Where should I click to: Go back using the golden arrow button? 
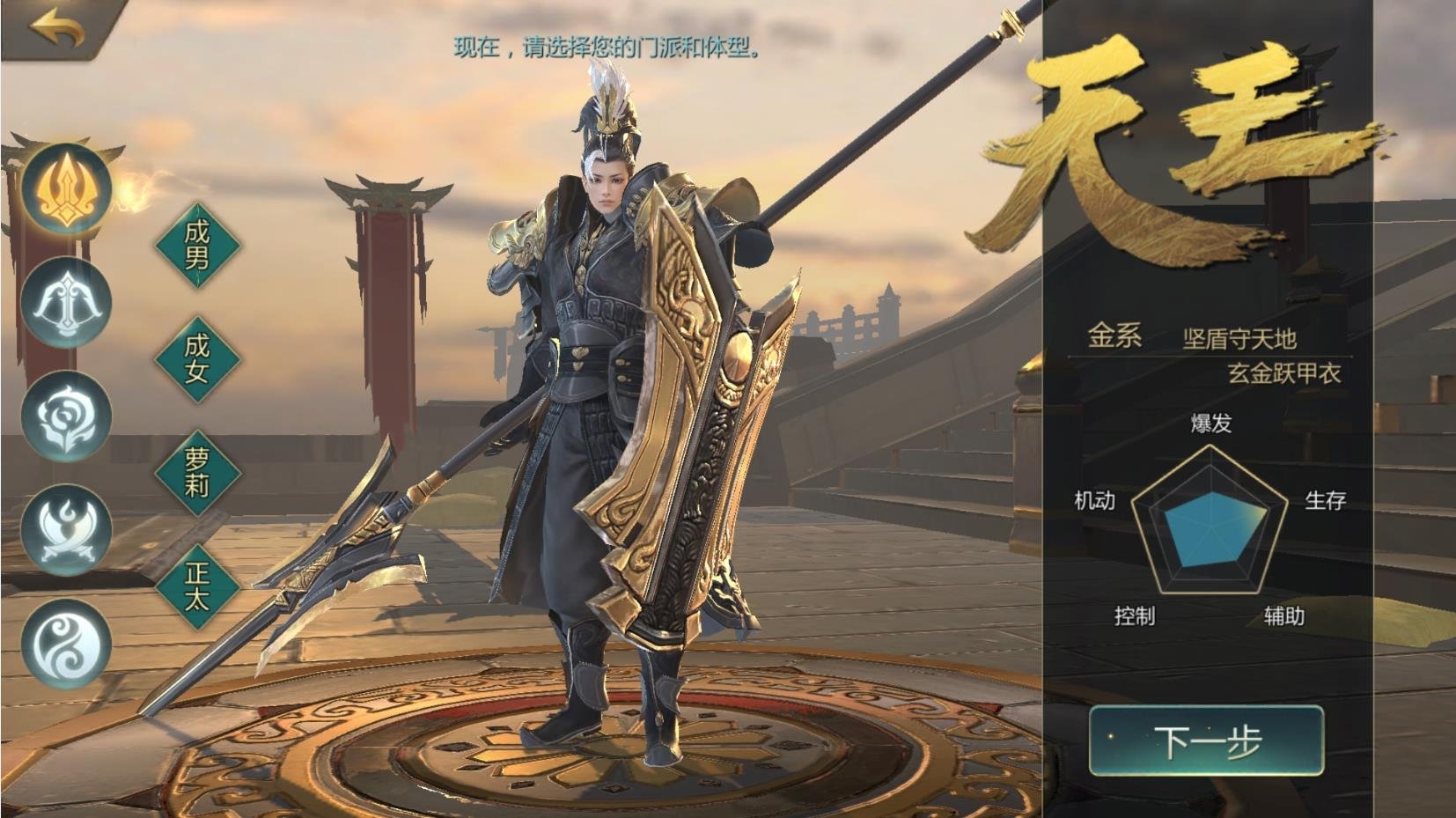click(56, 28)
